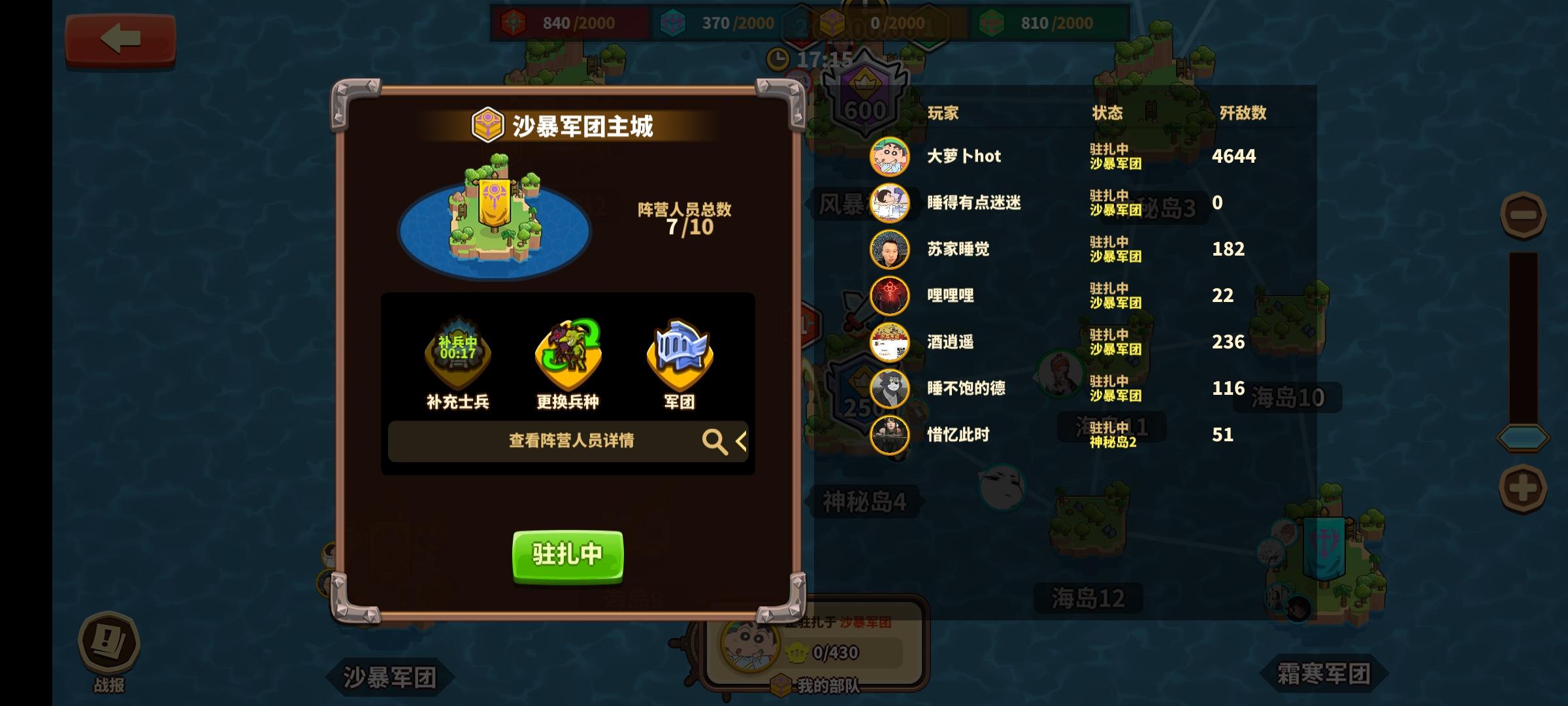
Task: Open 查看阵营人员详情 member details bar
Action: point(568,441)
